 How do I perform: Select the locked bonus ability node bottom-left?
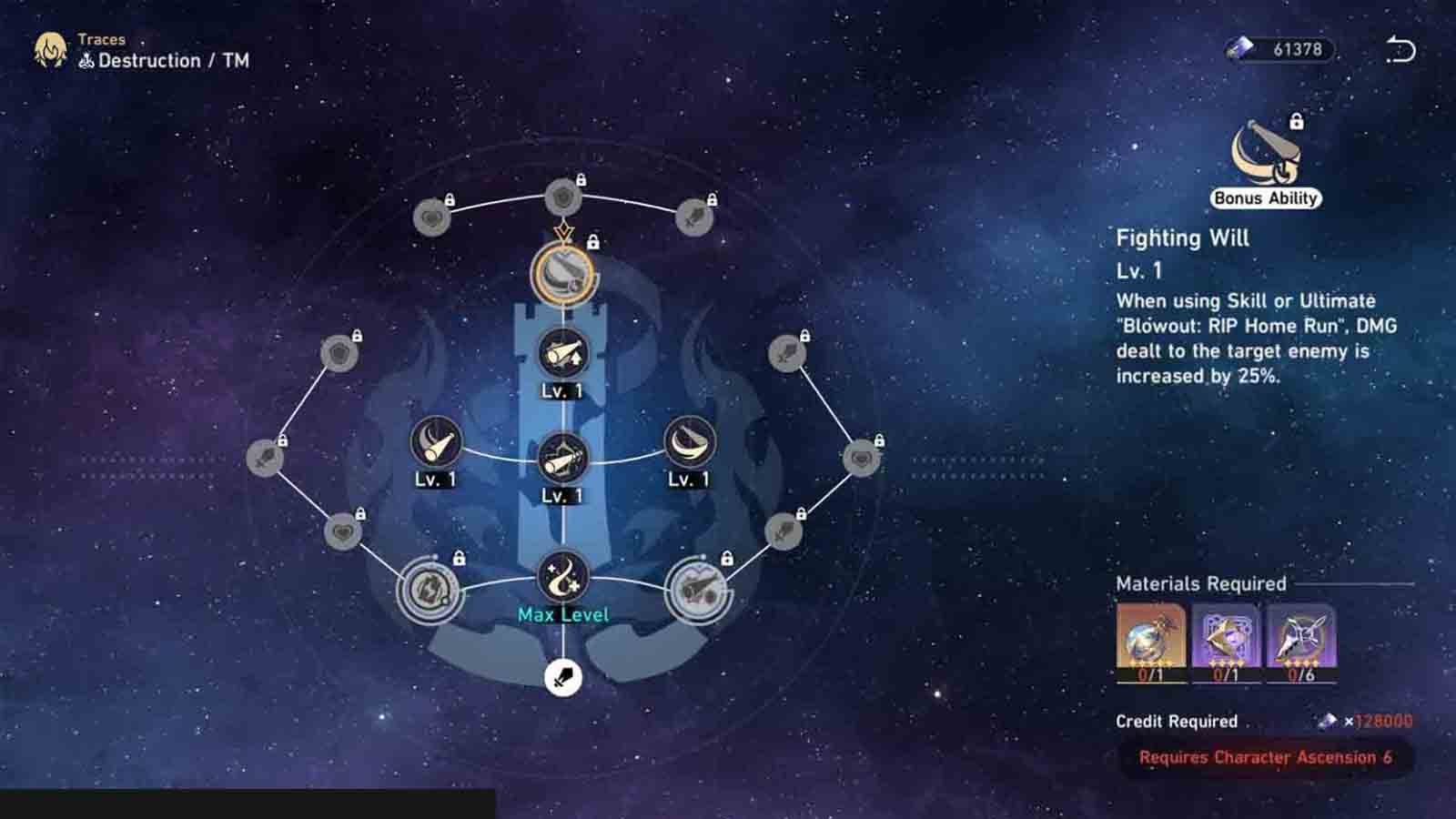coord(428,587)
